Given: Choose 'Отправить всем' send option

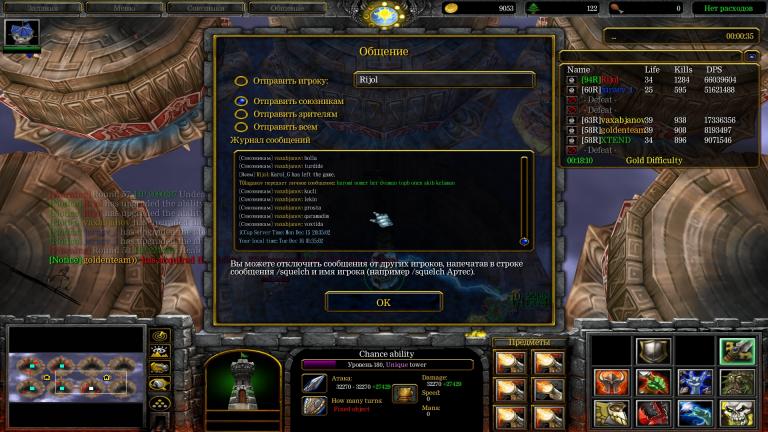Looking at the screenshot, I should (241, 127).
